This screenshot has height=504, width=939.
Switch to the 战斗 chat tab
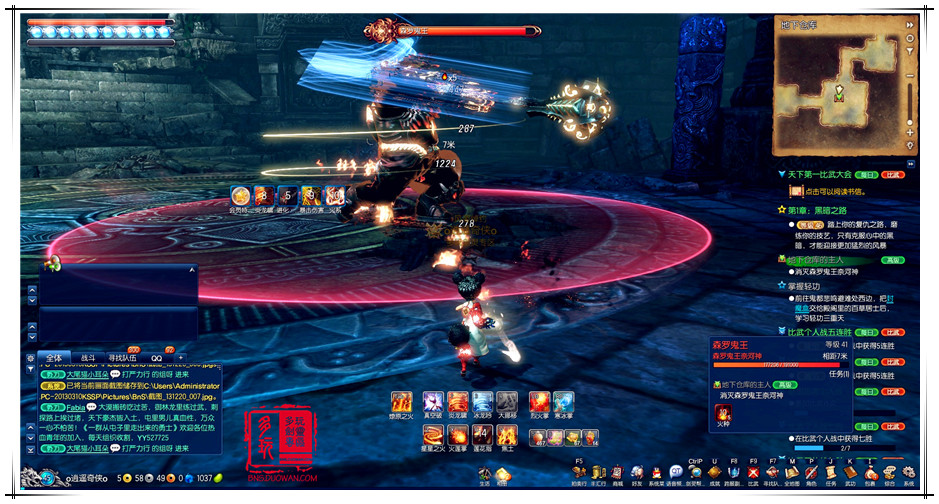(x=88, y=357)
